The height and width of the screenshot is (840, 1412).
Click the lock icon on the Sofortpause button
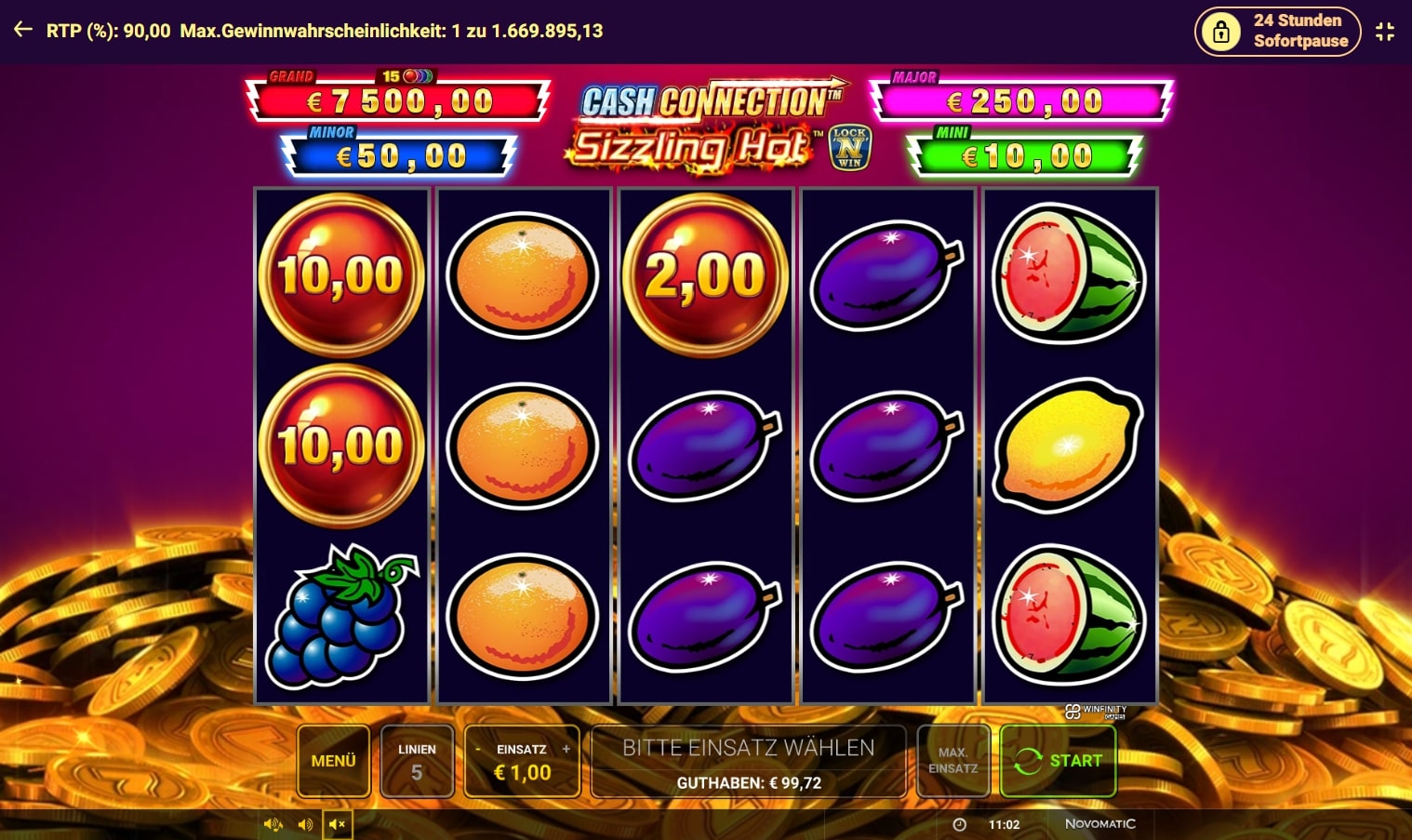tap(1221, 31)
